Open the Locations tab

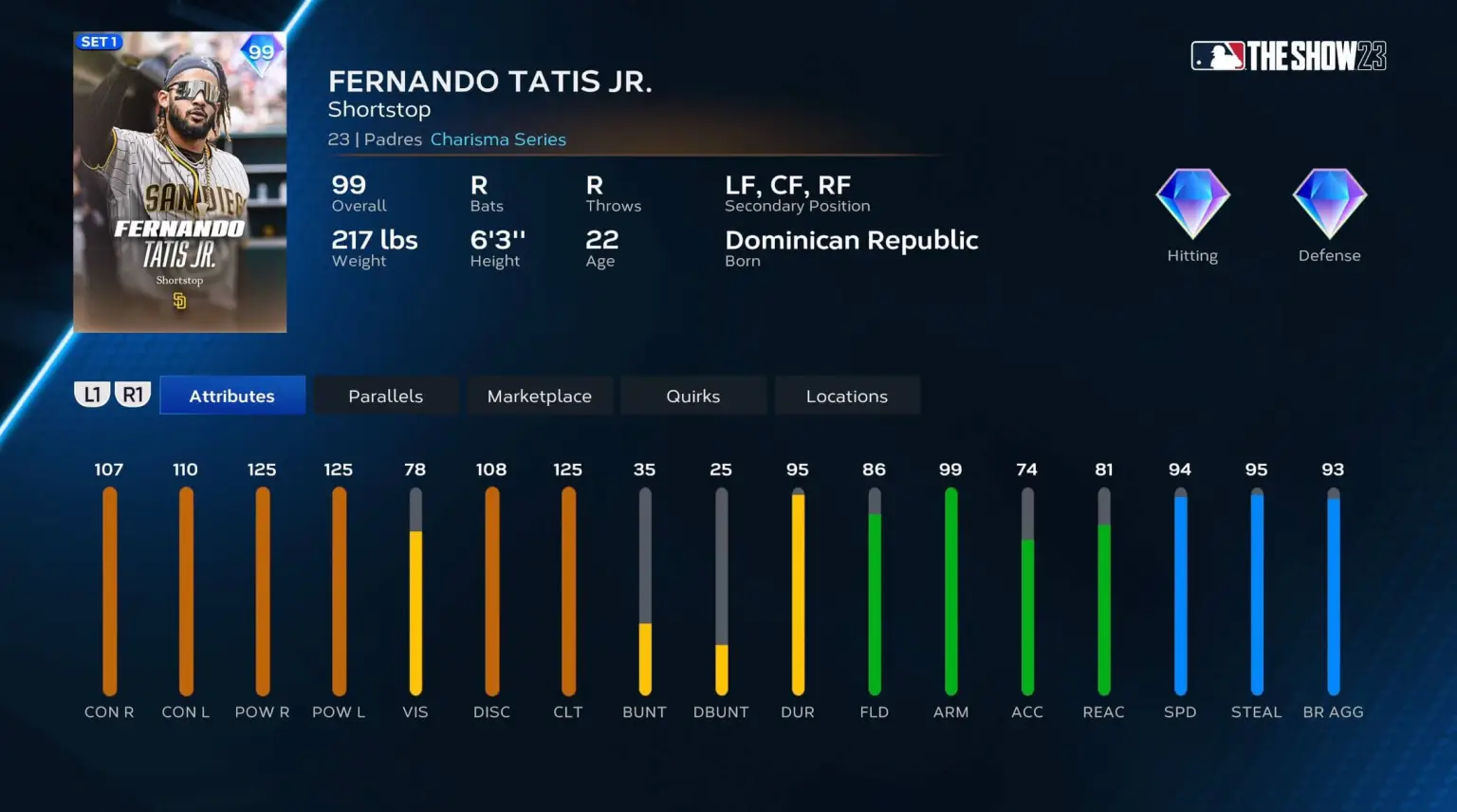click(847, 396)
